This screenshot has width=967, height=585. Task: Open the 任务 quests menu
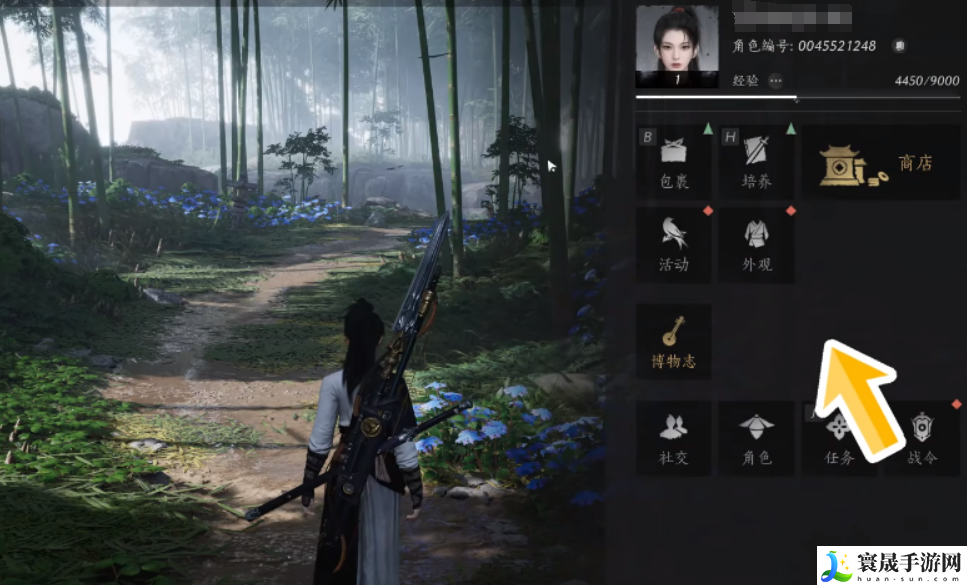[x=838, y=438]
